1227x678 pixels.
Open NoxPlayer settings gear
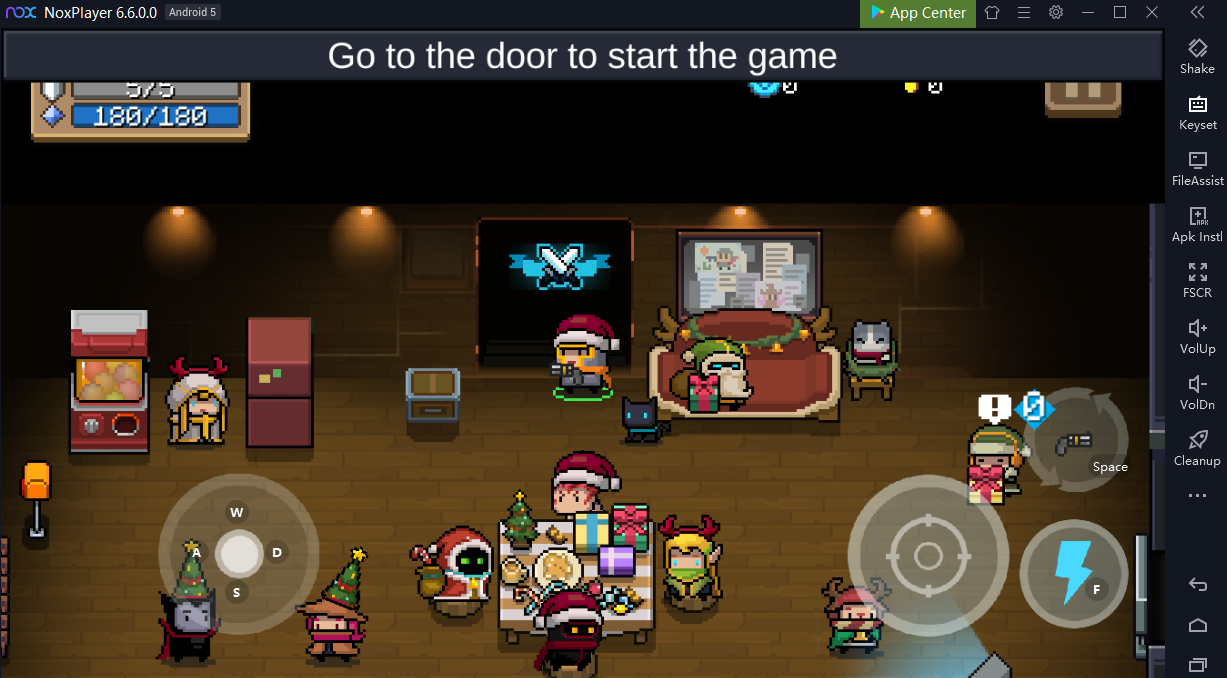(x=1056, y=13)
